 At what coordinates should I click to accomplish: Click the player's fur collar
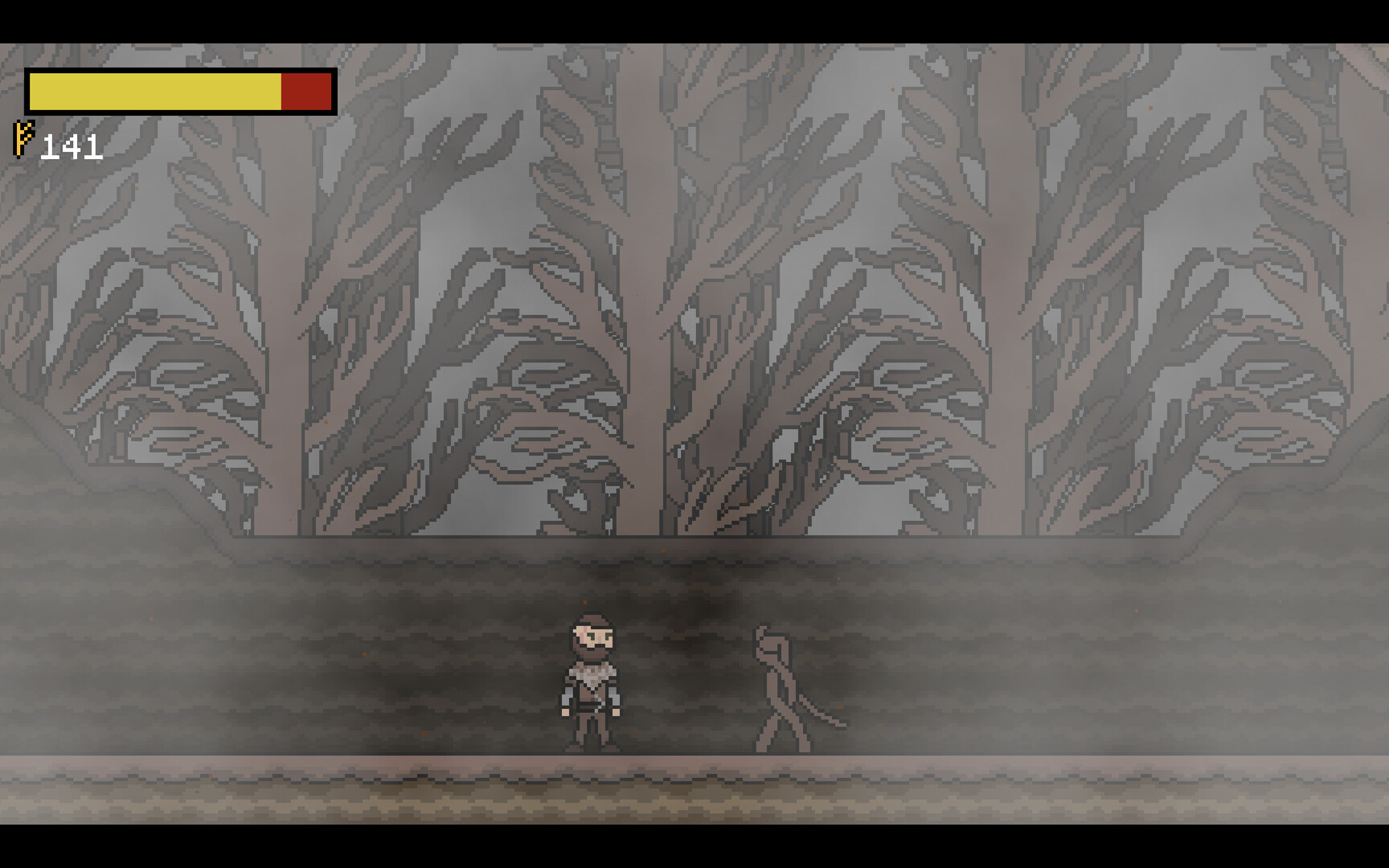tap(591, 675)
